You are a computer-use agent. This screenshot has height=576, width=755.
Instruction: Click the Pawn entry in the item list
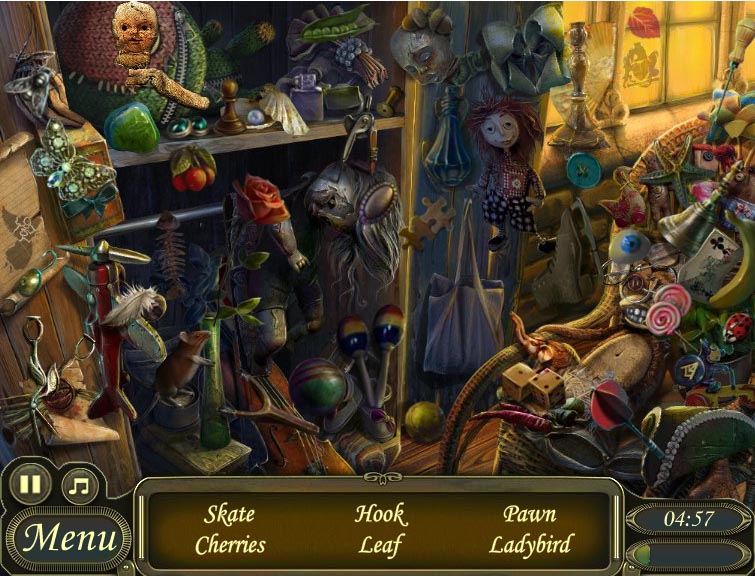(530, 515)
